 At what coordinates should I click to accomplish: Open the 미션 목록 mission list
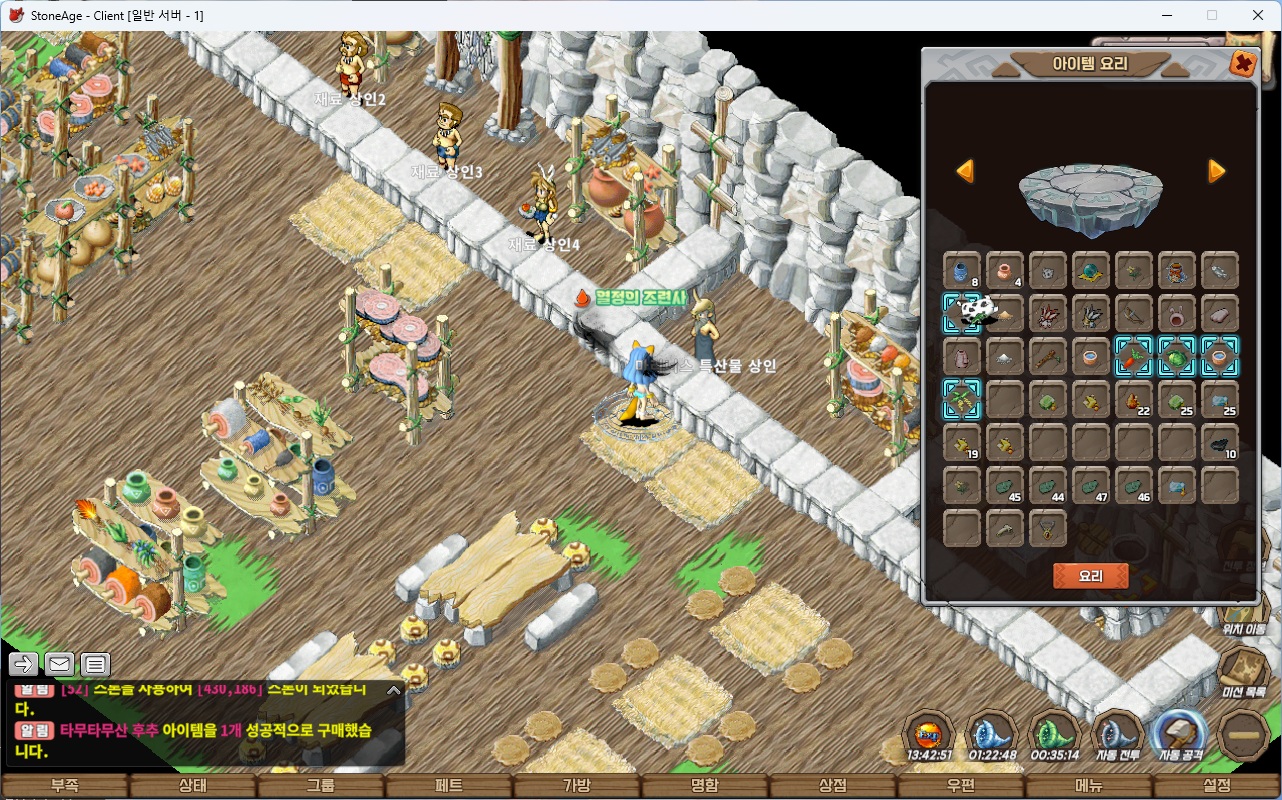click(1243, 671)
